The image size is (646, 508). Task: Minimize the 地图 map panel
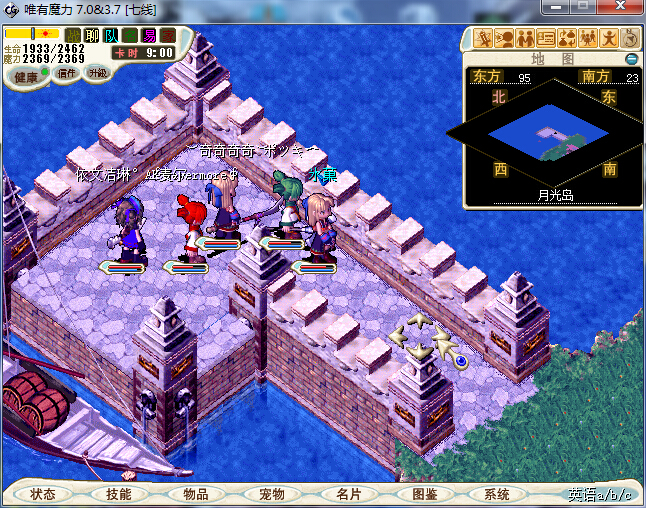631,59
